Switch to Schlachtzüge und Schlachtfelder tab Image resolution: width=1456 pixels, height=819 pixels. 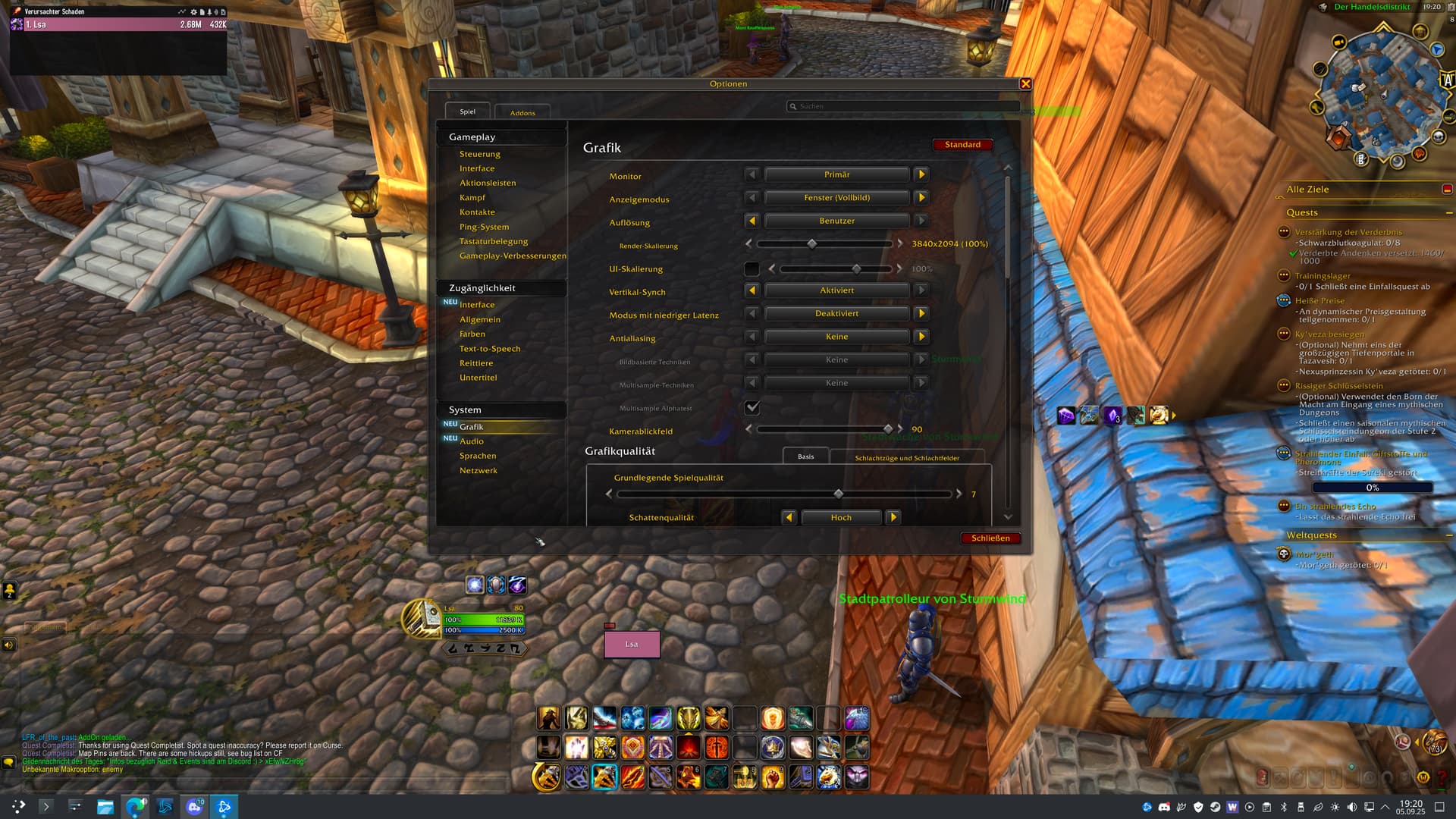tap(907, 457)
